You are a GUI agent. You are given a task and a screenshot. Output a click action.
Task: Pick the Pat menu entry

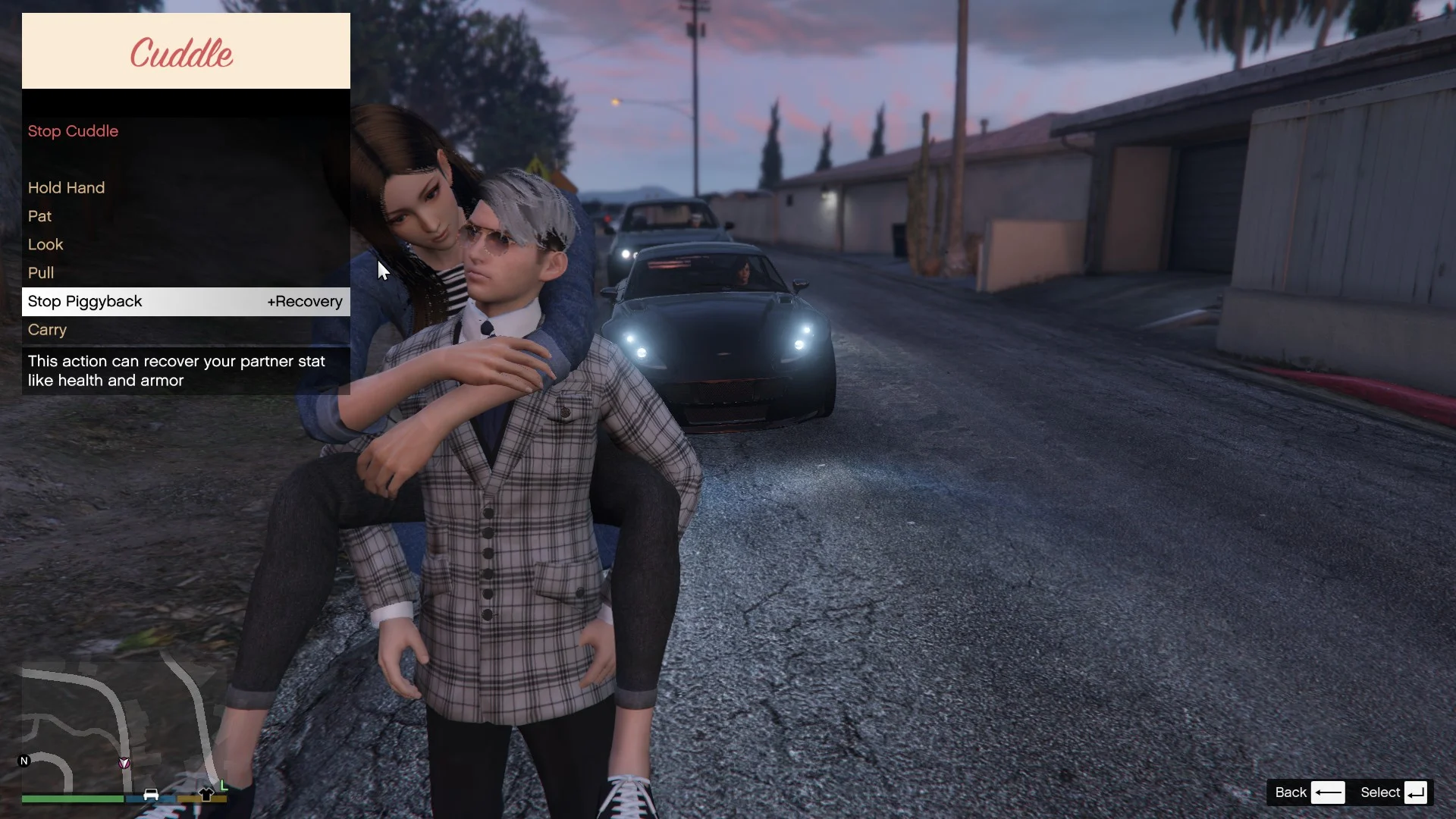tap(40, 216)
